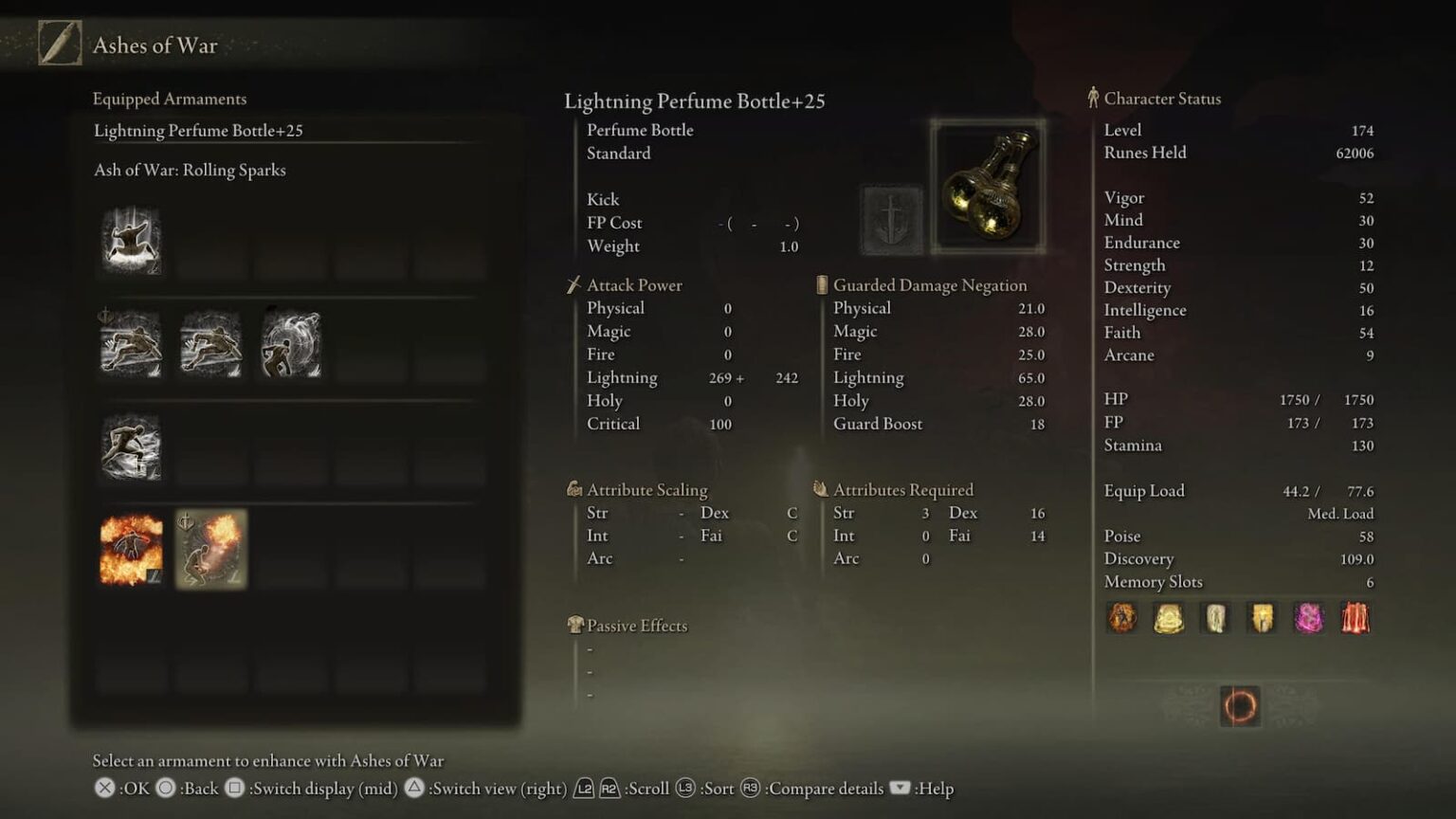This screenshot has width=1456, height=819.
Task: Select the red tear icon at far right of memory slots
Action: (x=1356, y=618)
